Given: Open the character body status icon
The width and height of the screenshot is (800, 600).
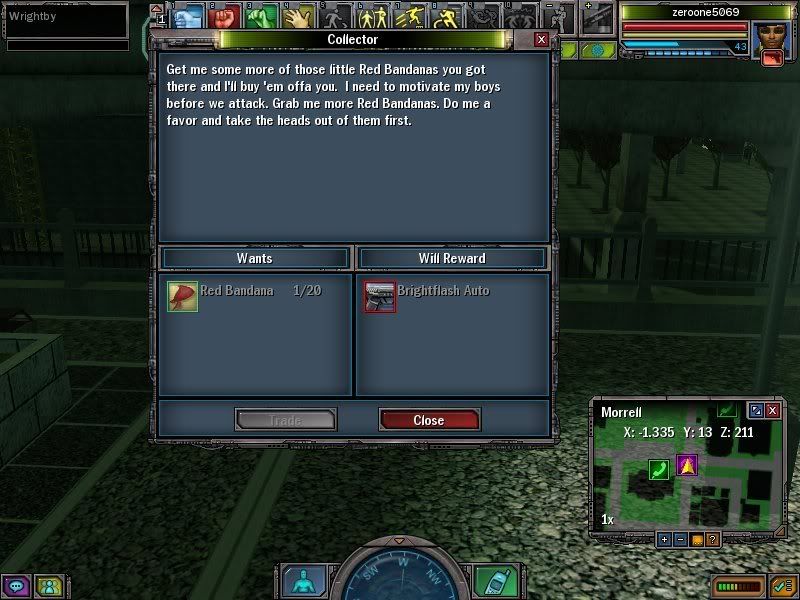Looking at the screenshot, I should (299, 581).
